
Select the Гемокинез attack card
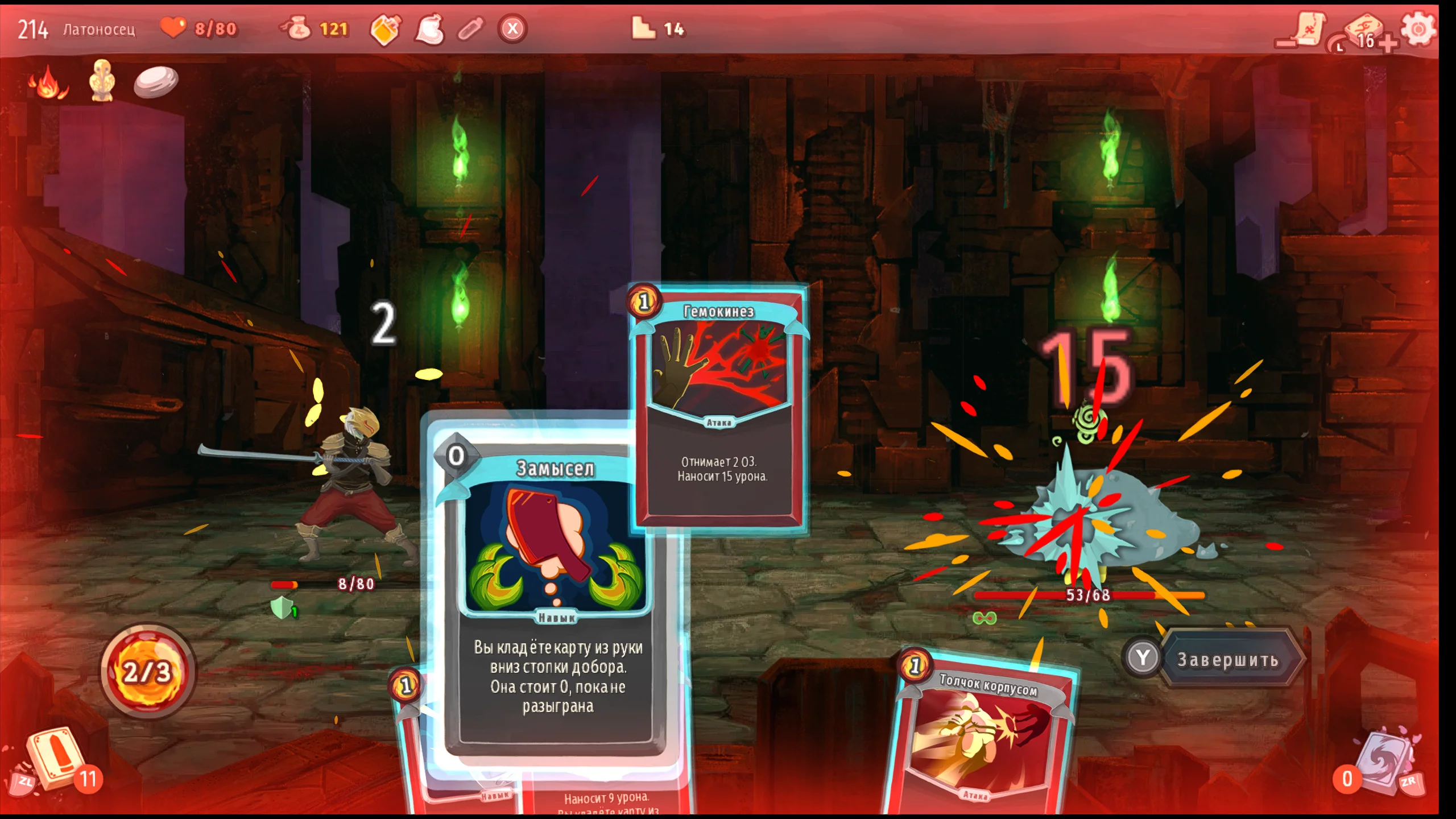719,409
